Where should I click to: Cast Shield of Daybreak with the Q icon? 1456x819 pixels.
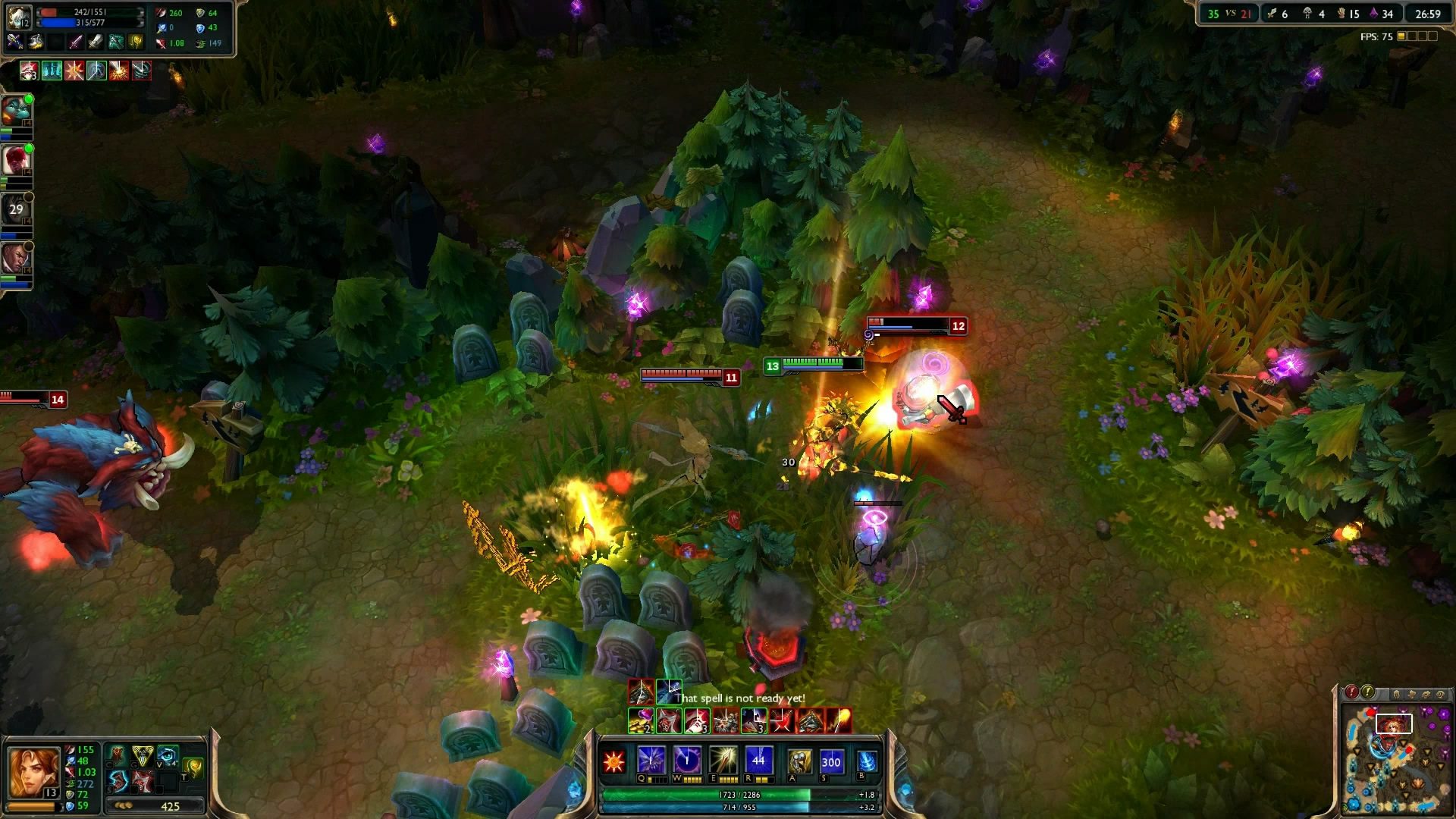coord(651,760)
